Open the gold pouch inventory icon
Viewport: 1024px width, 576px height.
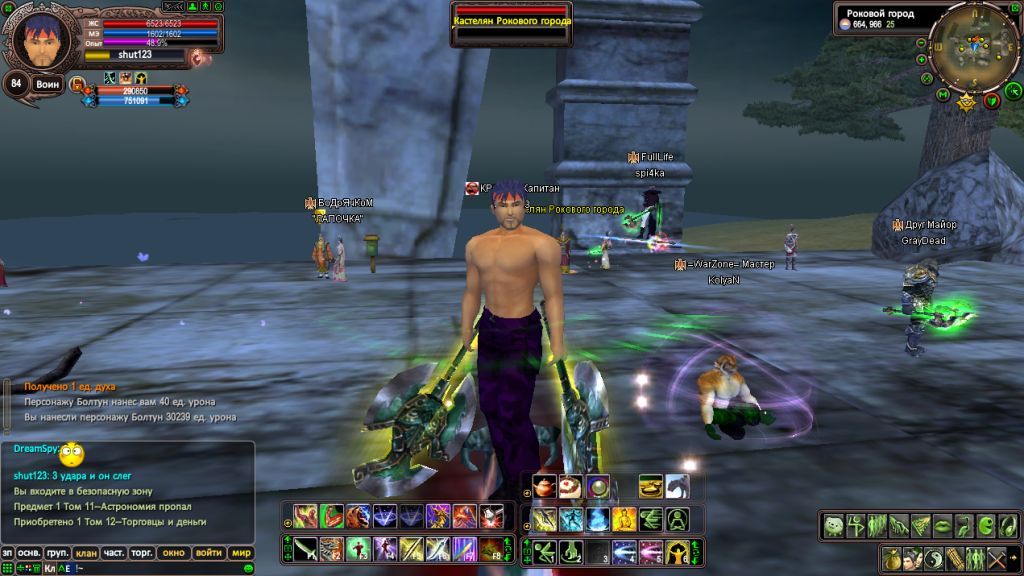(893, 558)
